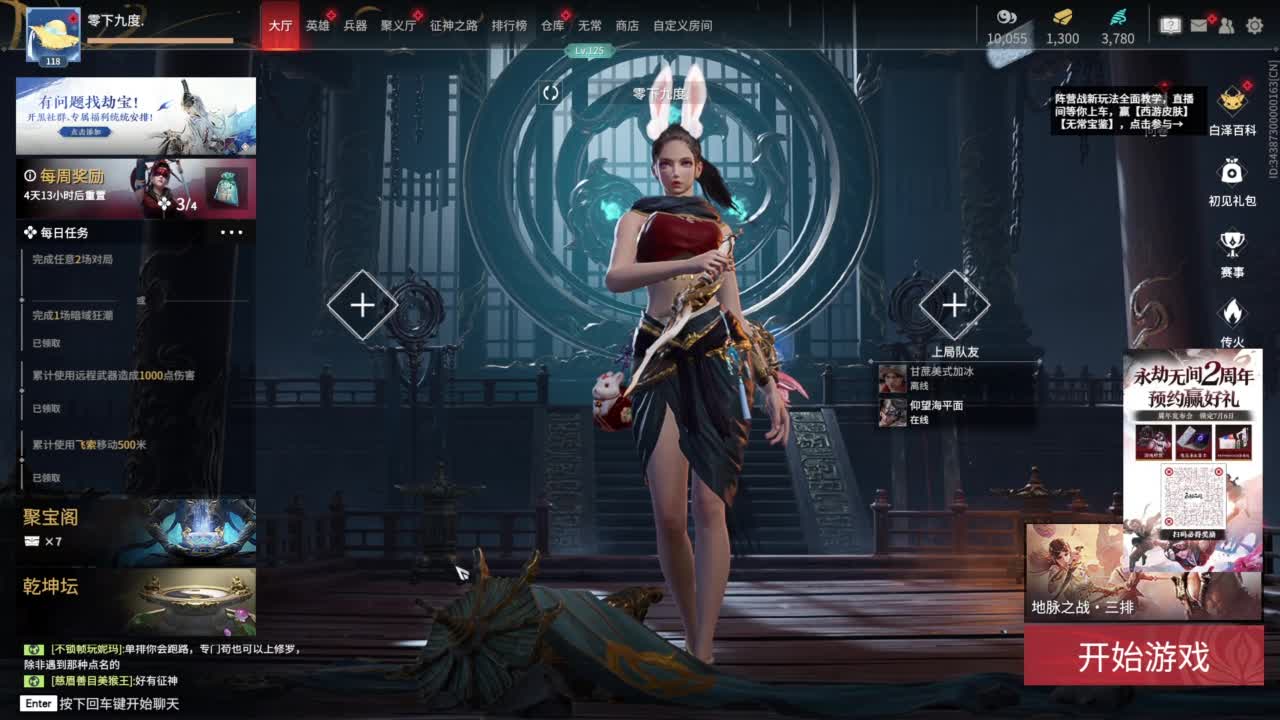Go to the 聚义厅 tab

(398, 26)
